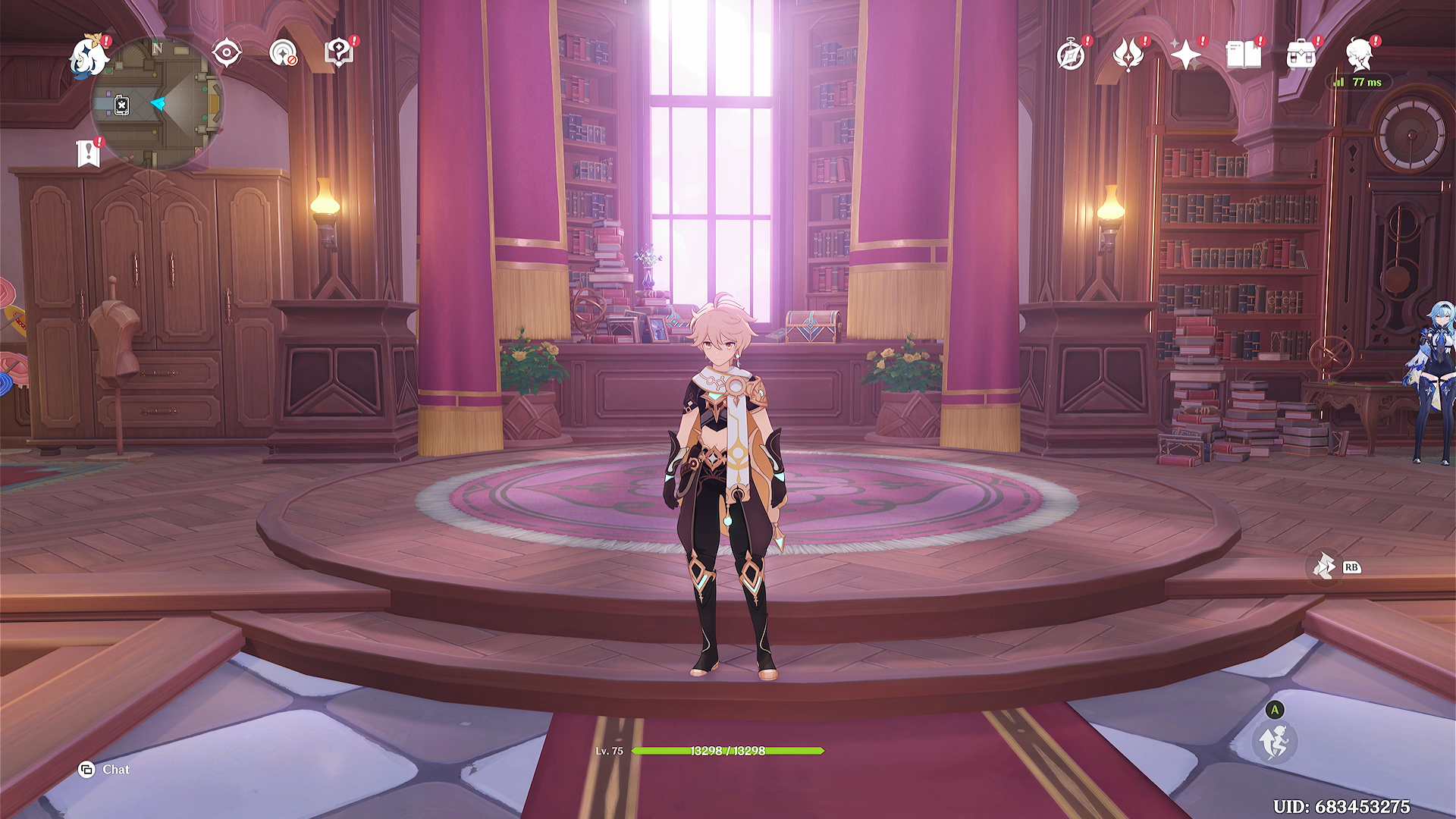
Task: Open the full map from the minimap
Action: coord(157,104)
